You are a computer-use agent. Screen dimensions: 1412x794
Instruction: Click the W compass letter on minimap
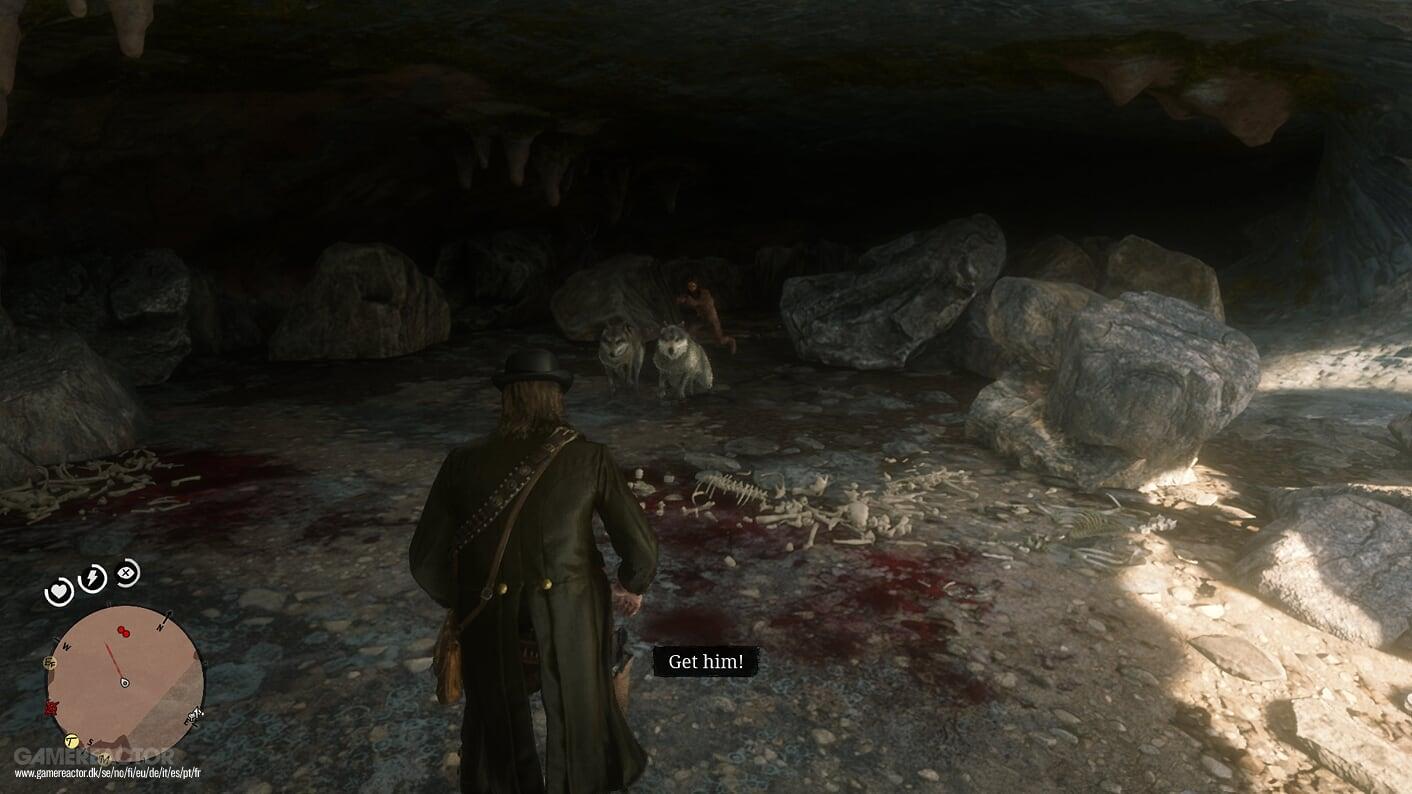(66, 646)
